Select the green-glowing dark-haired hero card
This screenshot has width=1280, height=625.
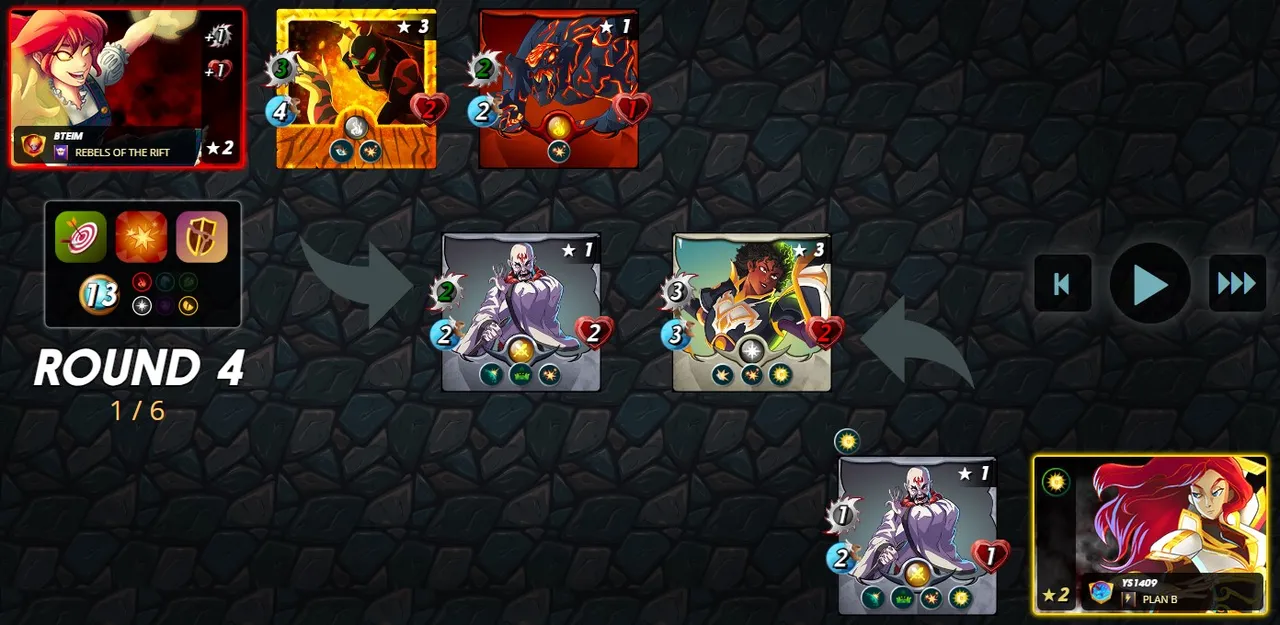tap(752, 310)
